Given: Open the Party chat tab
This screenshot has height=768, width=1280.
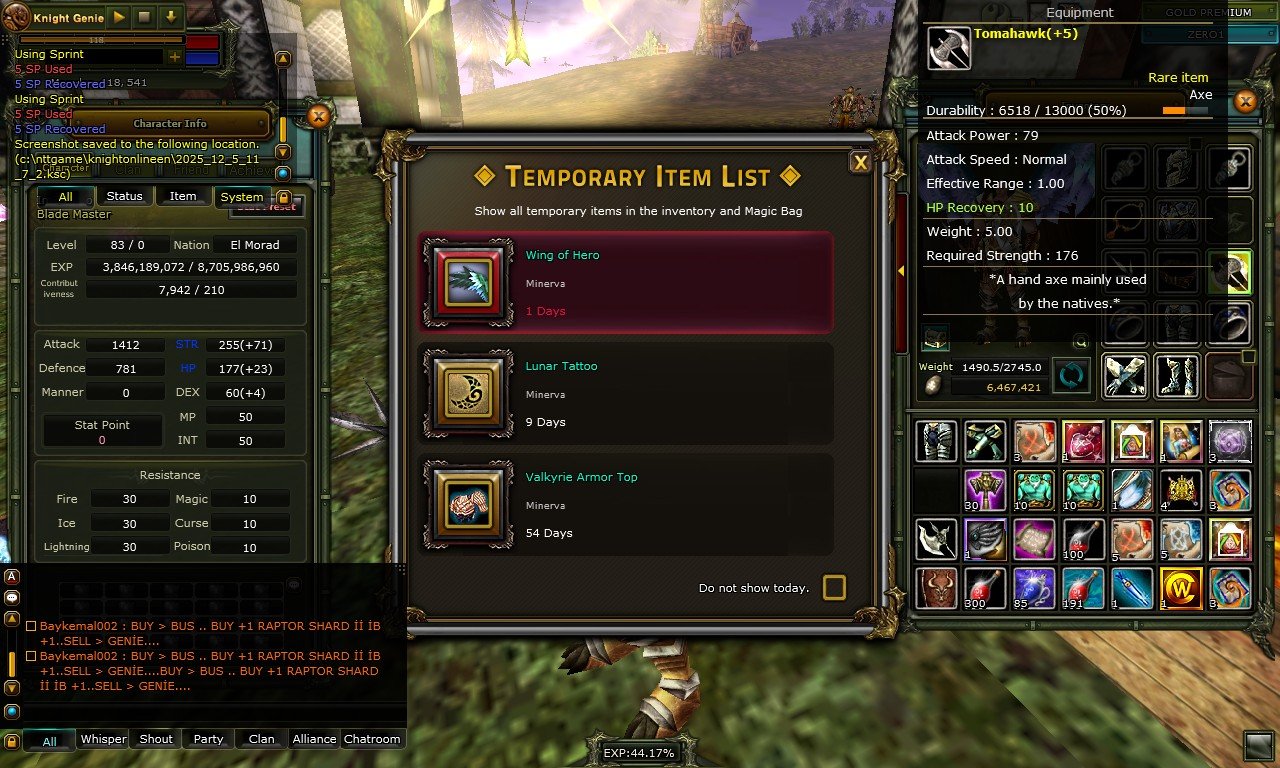Looking at the screenshot, I should [208, 739].
